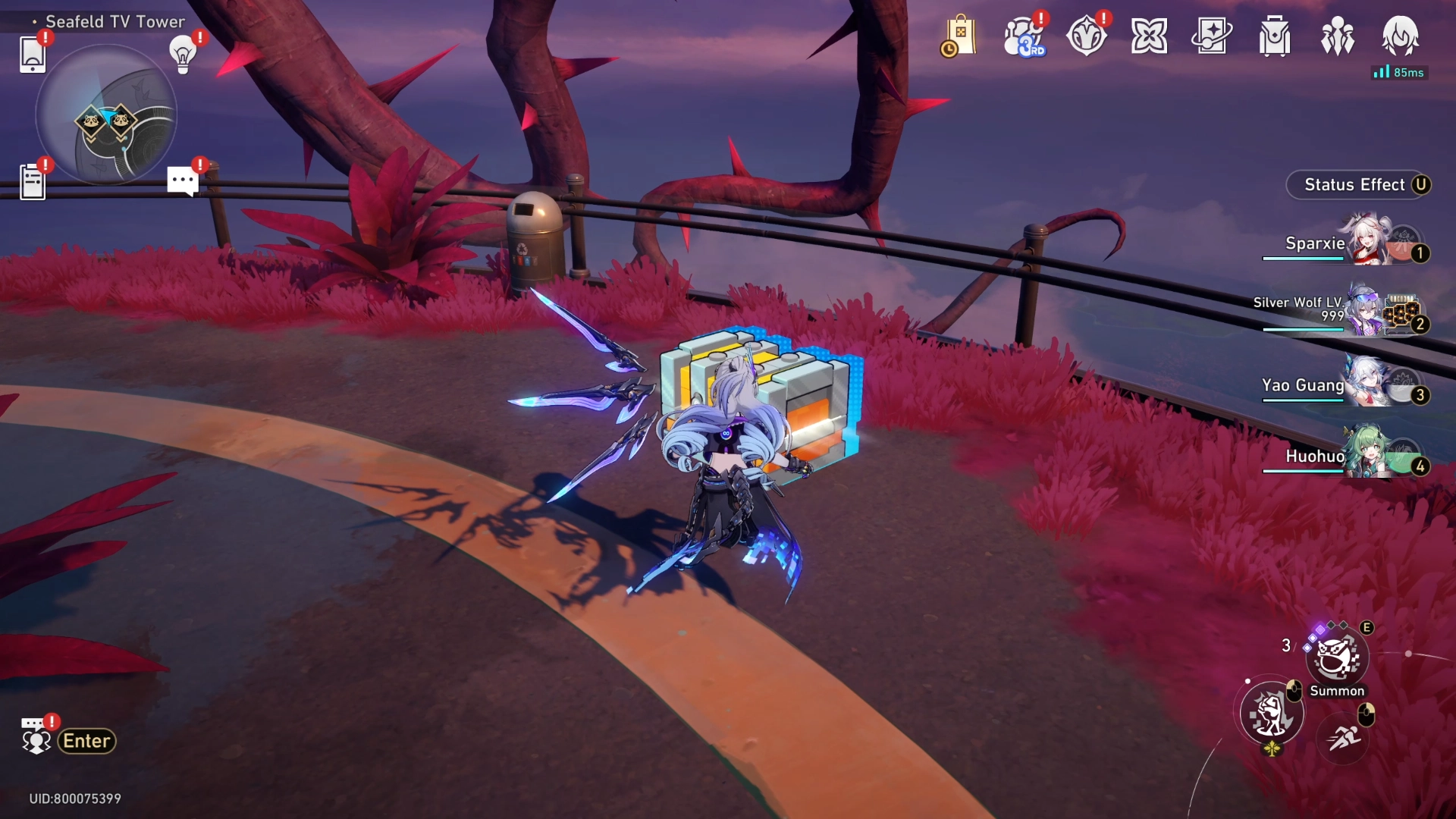This screenshot has height=819, width=1456.
Task: Open the star card journal icon
Action: click(x=1212, y=36)
